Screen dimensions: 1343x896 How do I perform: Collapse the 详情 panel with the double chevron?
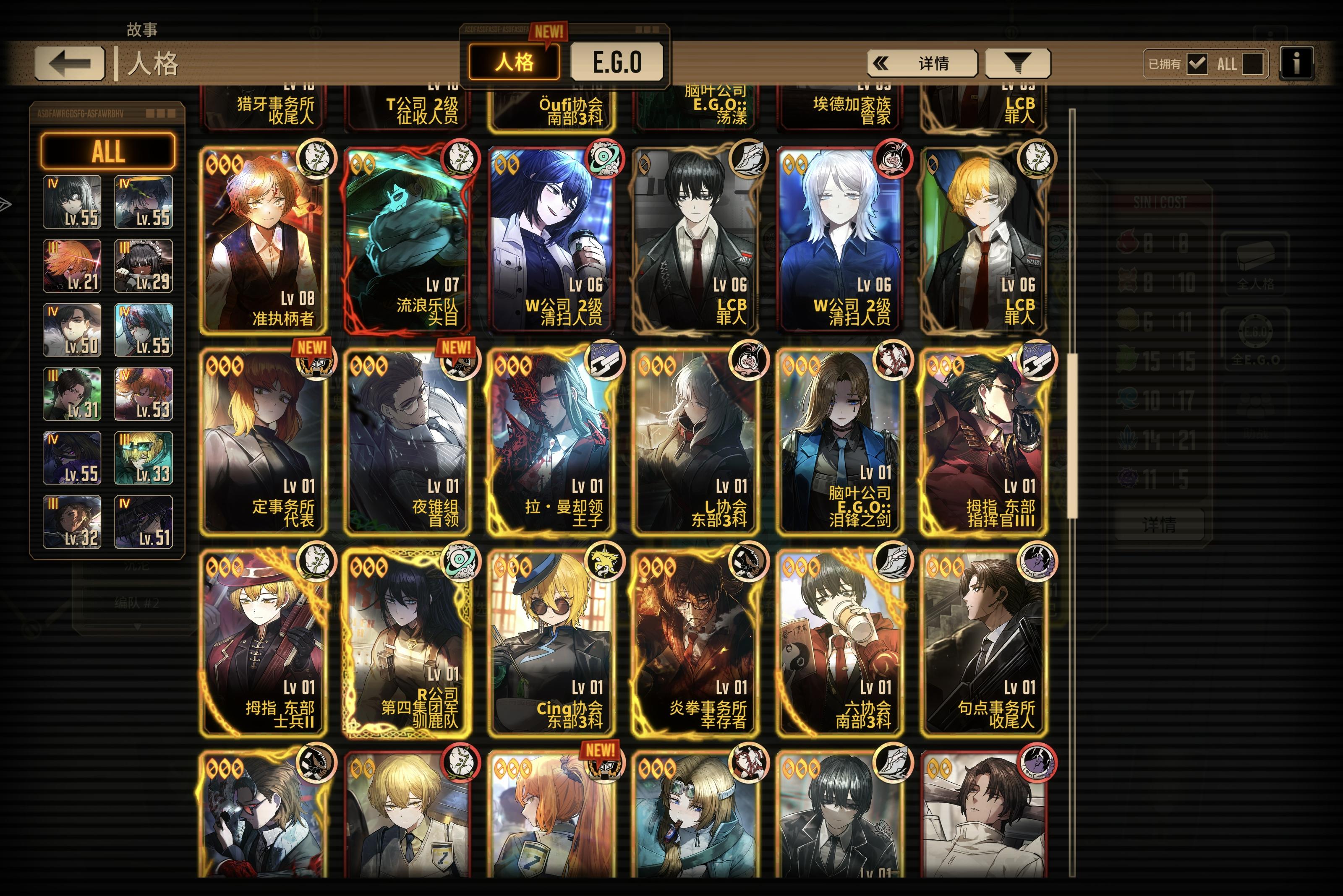coord(883,63)
